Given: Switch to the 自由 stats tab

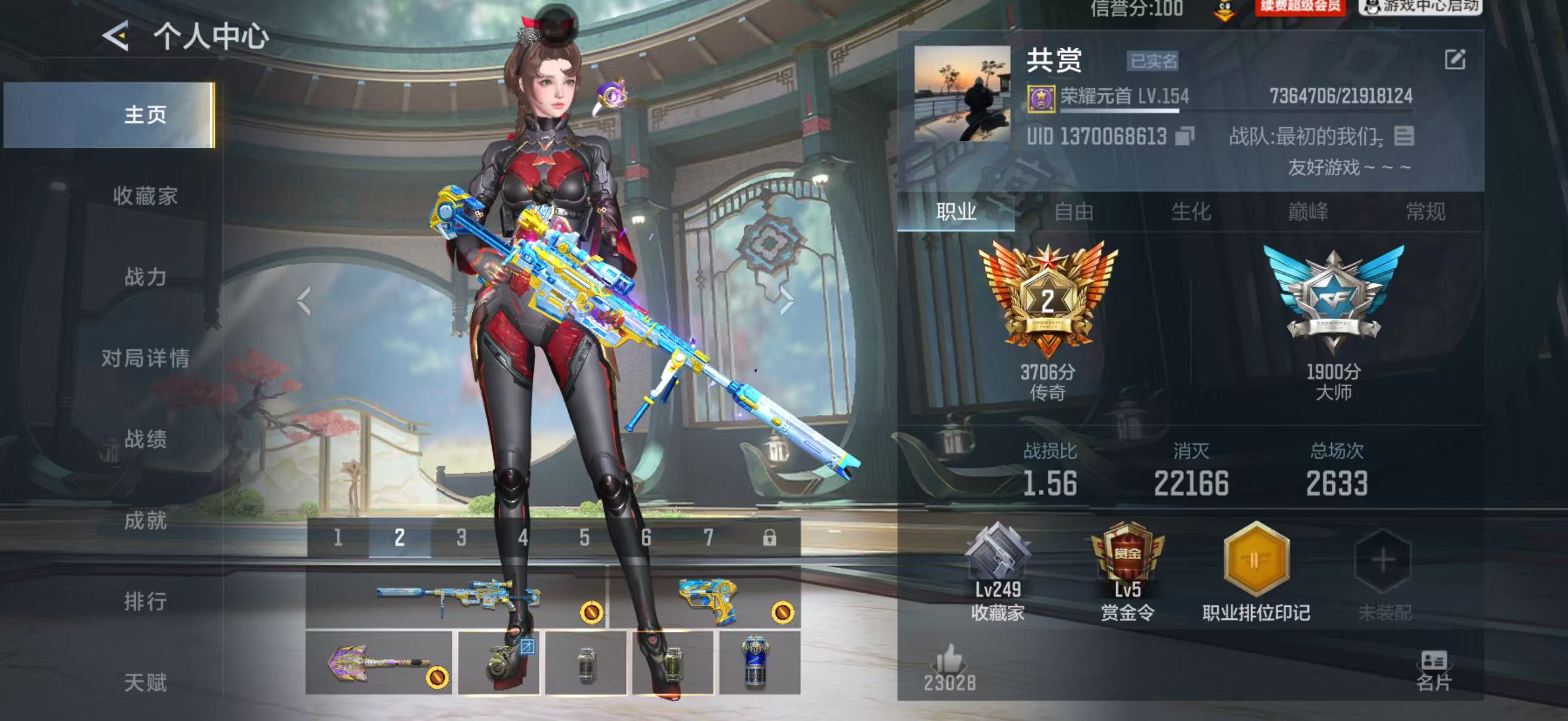Looking at the screenshot, I should click(1073, 212).
